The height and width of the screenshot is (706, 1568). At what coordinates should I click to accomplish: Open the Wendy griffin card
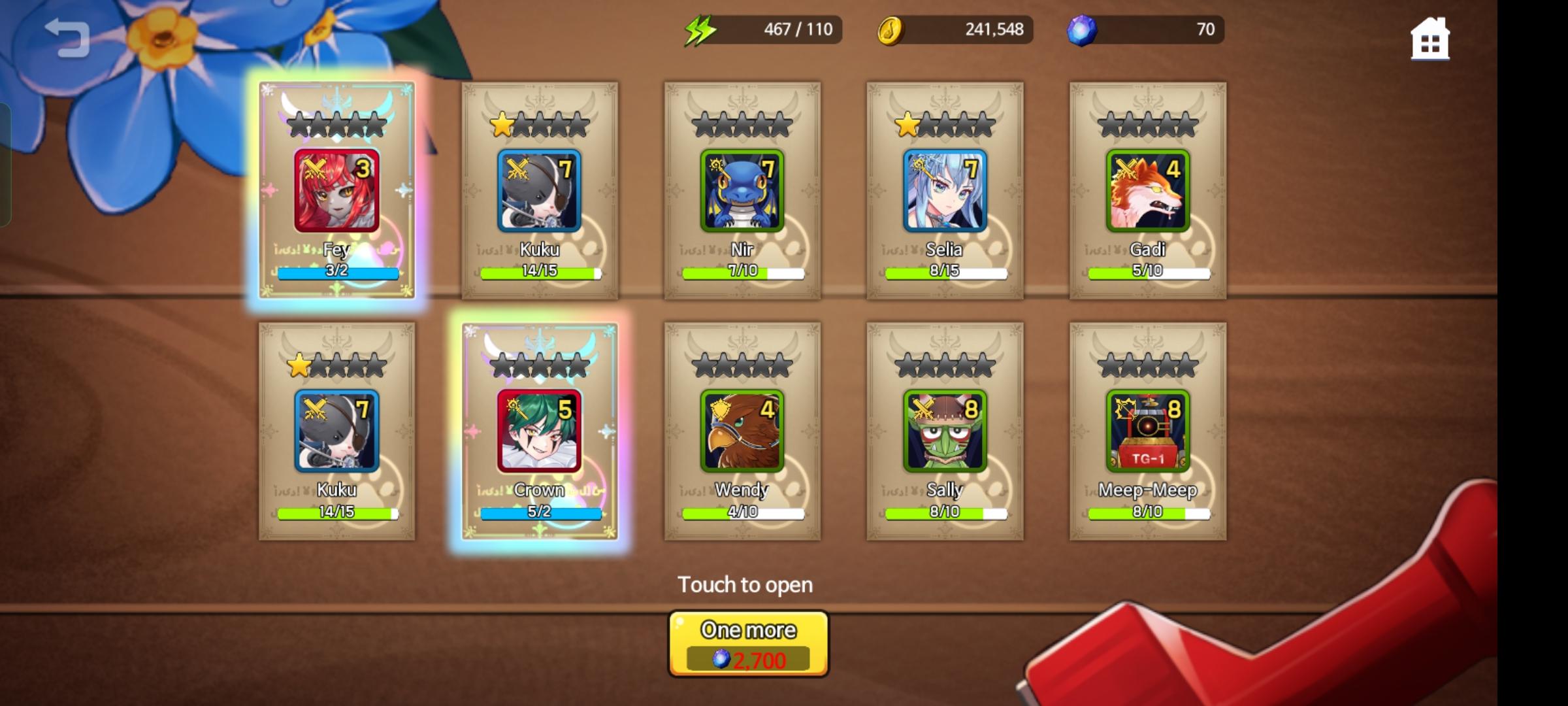(x=743, y=429)
